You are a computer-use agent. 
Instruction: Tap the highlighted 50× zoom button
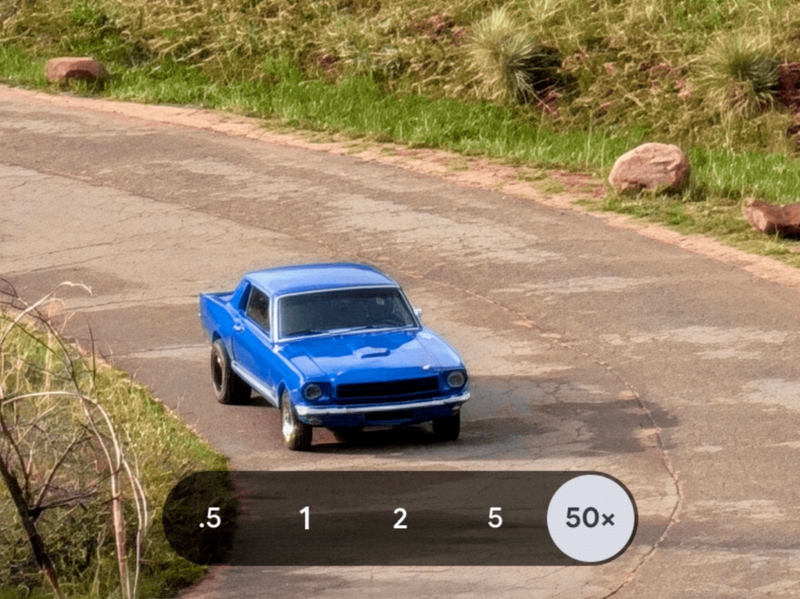[x=591, y=518]
